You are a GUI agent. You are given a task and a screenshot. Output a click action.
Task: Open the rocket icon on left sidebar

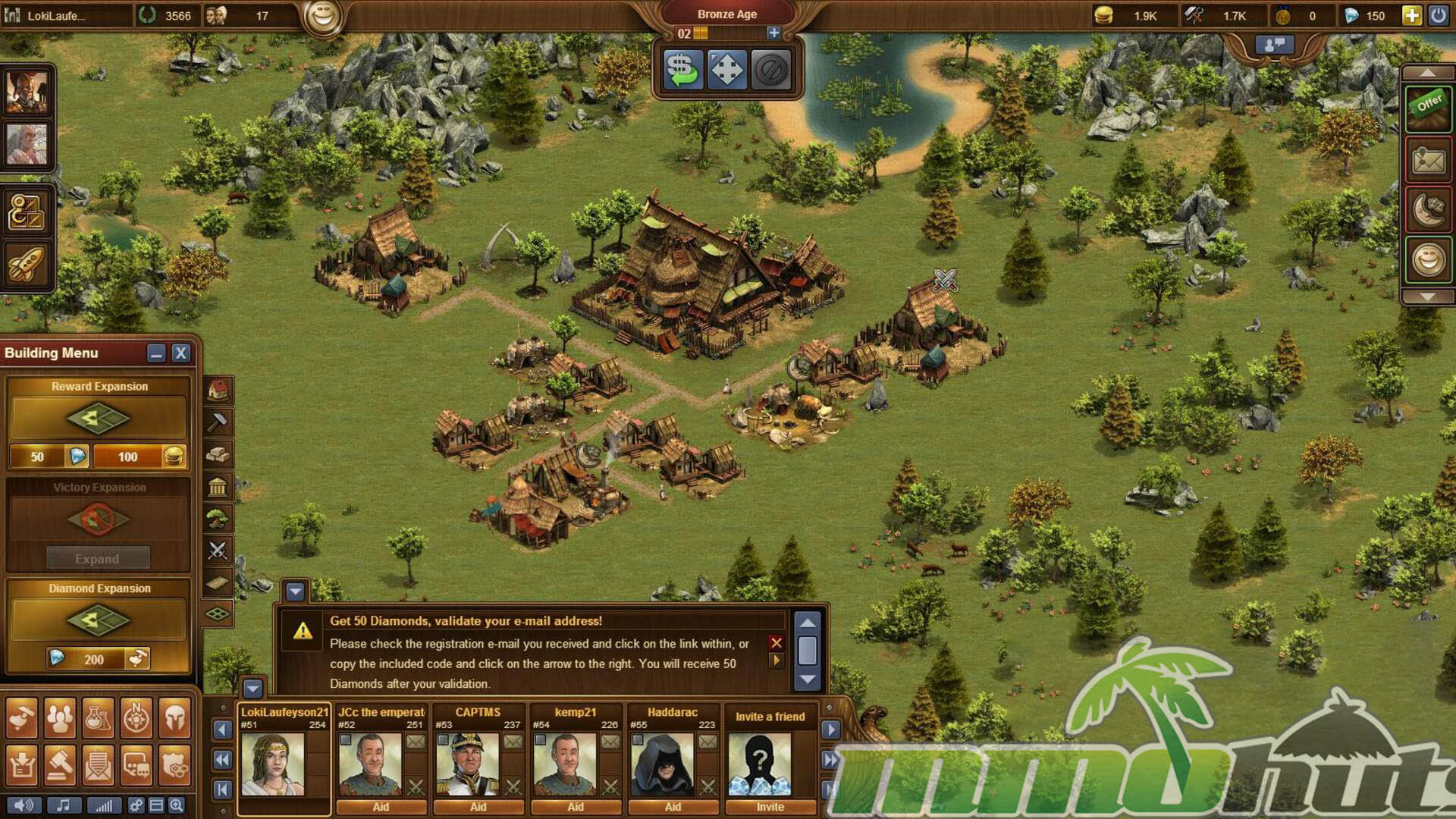[27, 265]
